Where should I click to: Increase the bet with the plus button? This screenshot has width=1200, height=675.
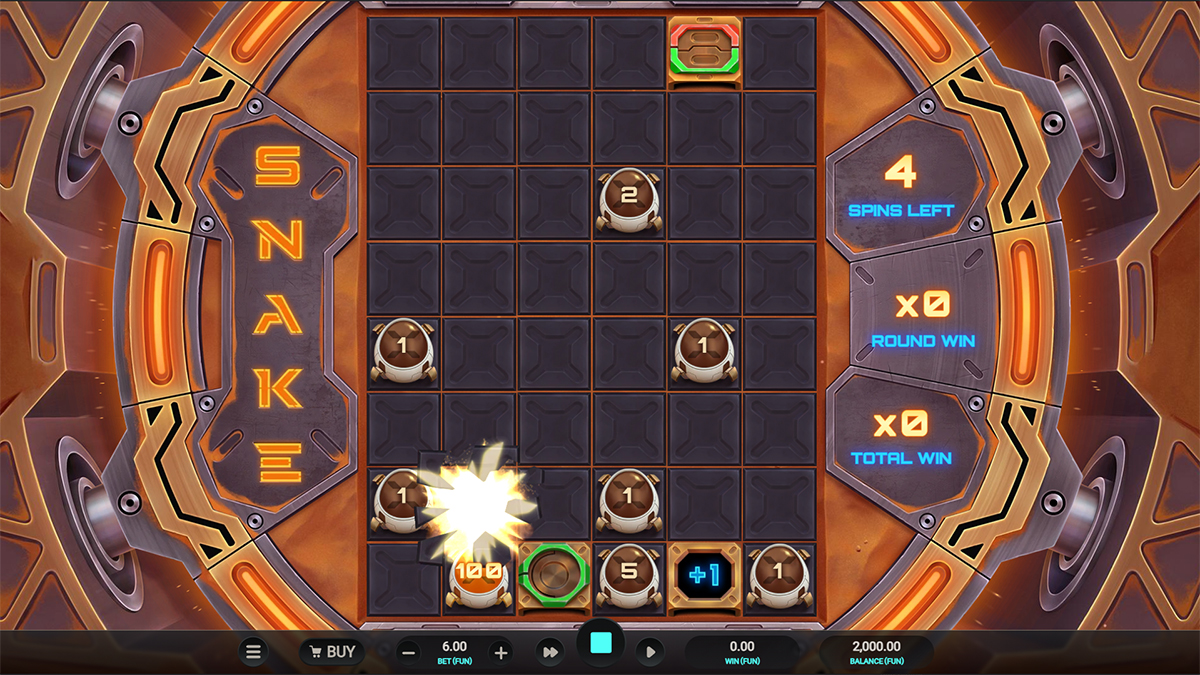tap(501, 653)
